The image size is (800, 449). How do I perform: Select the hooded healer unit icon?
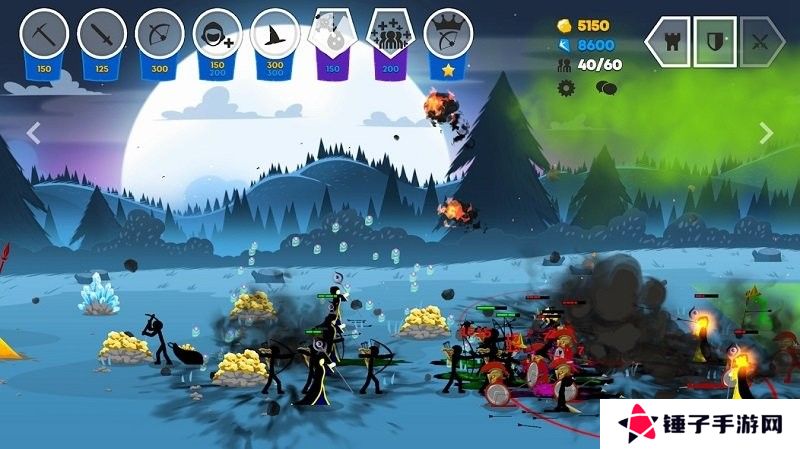(217, 34)
